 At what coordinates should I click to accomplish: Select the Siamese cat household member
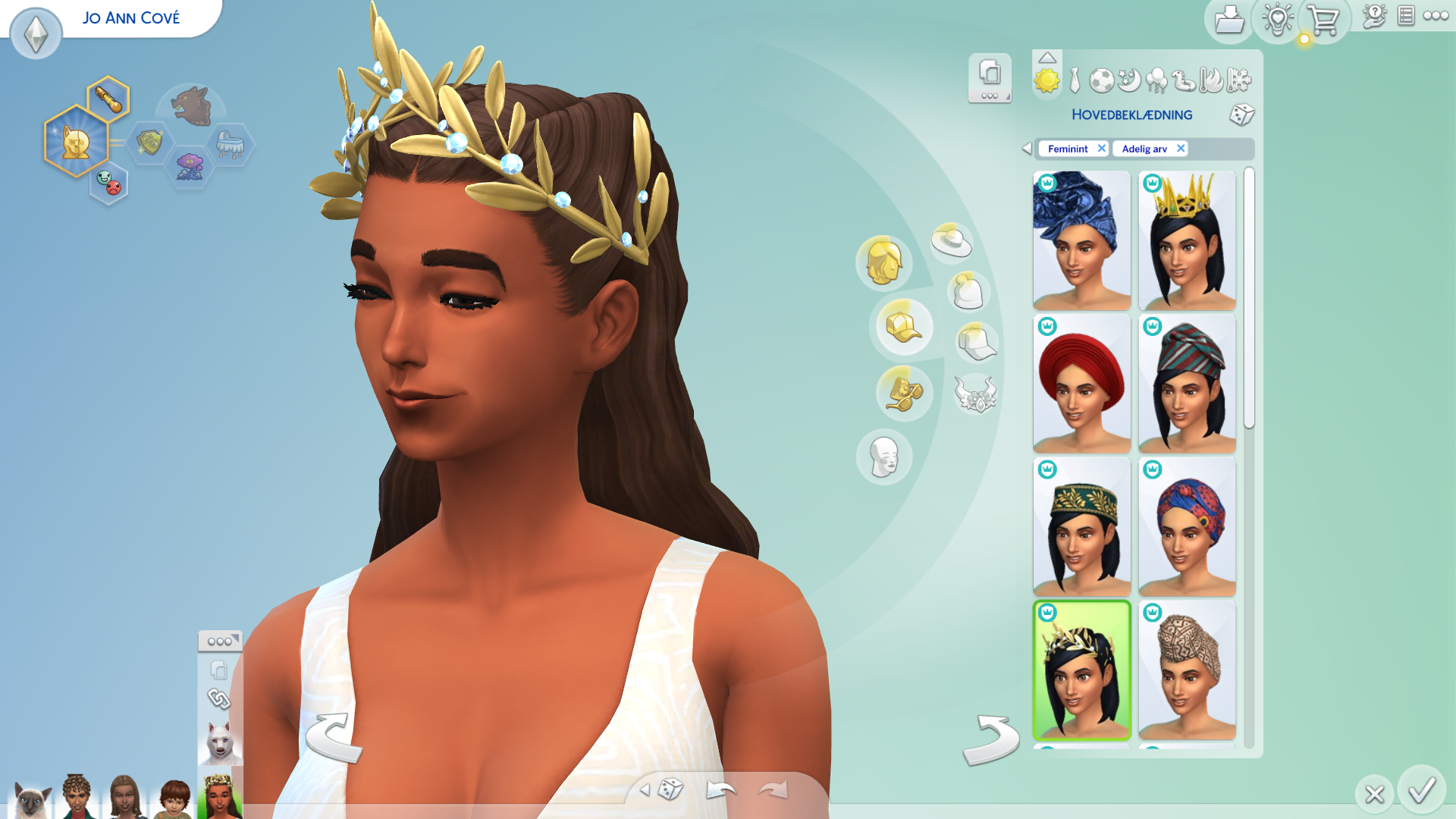pos(30,799)
